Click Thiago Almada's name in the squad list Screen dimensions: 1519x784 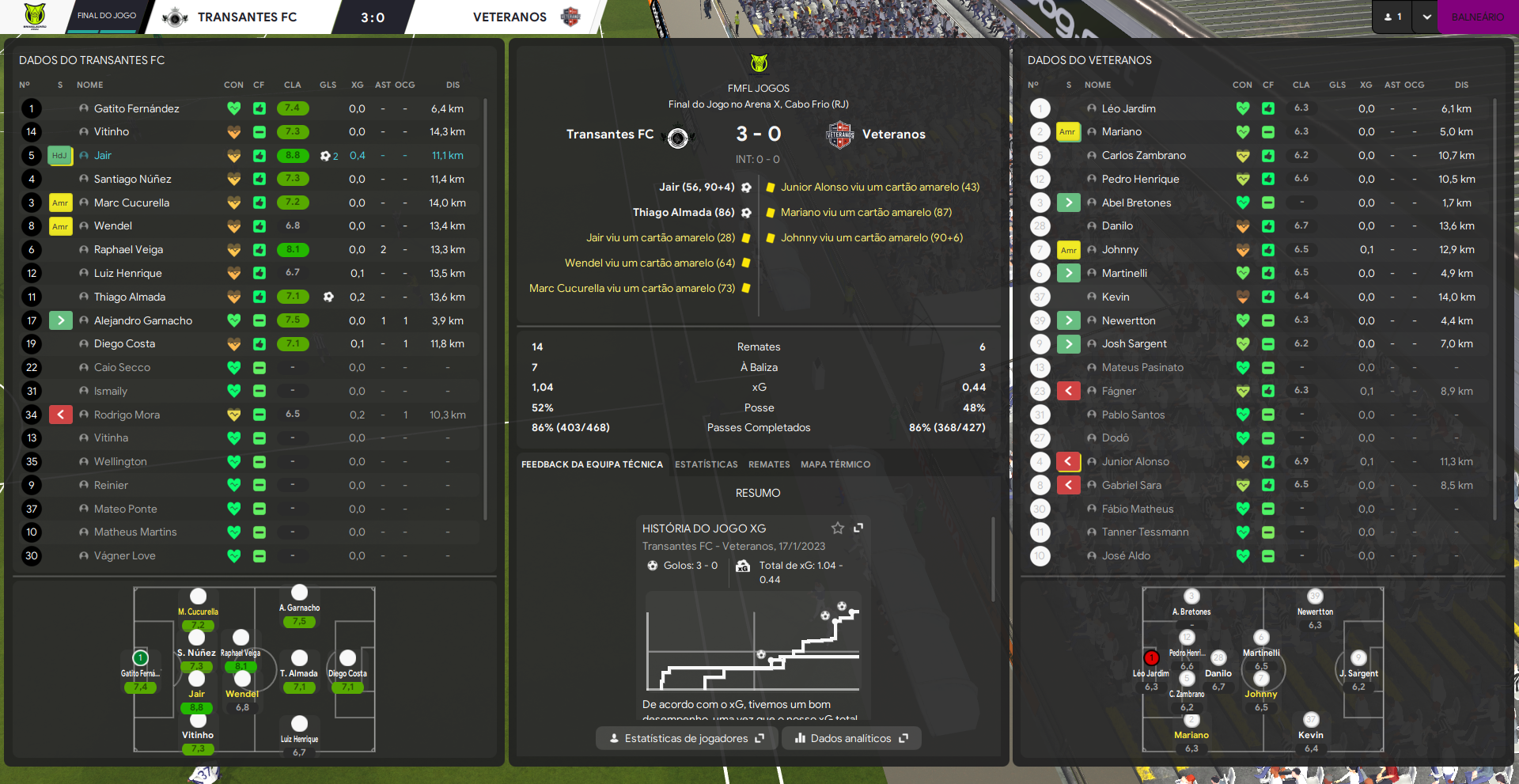pyautogui.click(x=130, y=297)
